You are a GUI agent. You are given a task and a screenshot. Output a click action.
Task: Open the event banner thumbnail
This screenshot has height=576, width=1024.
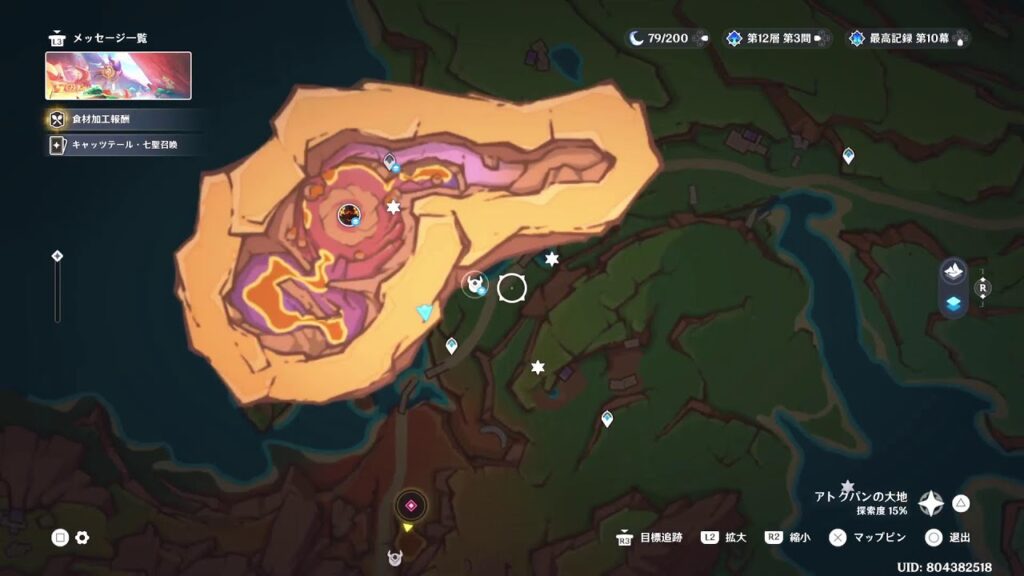click(118, 76)
